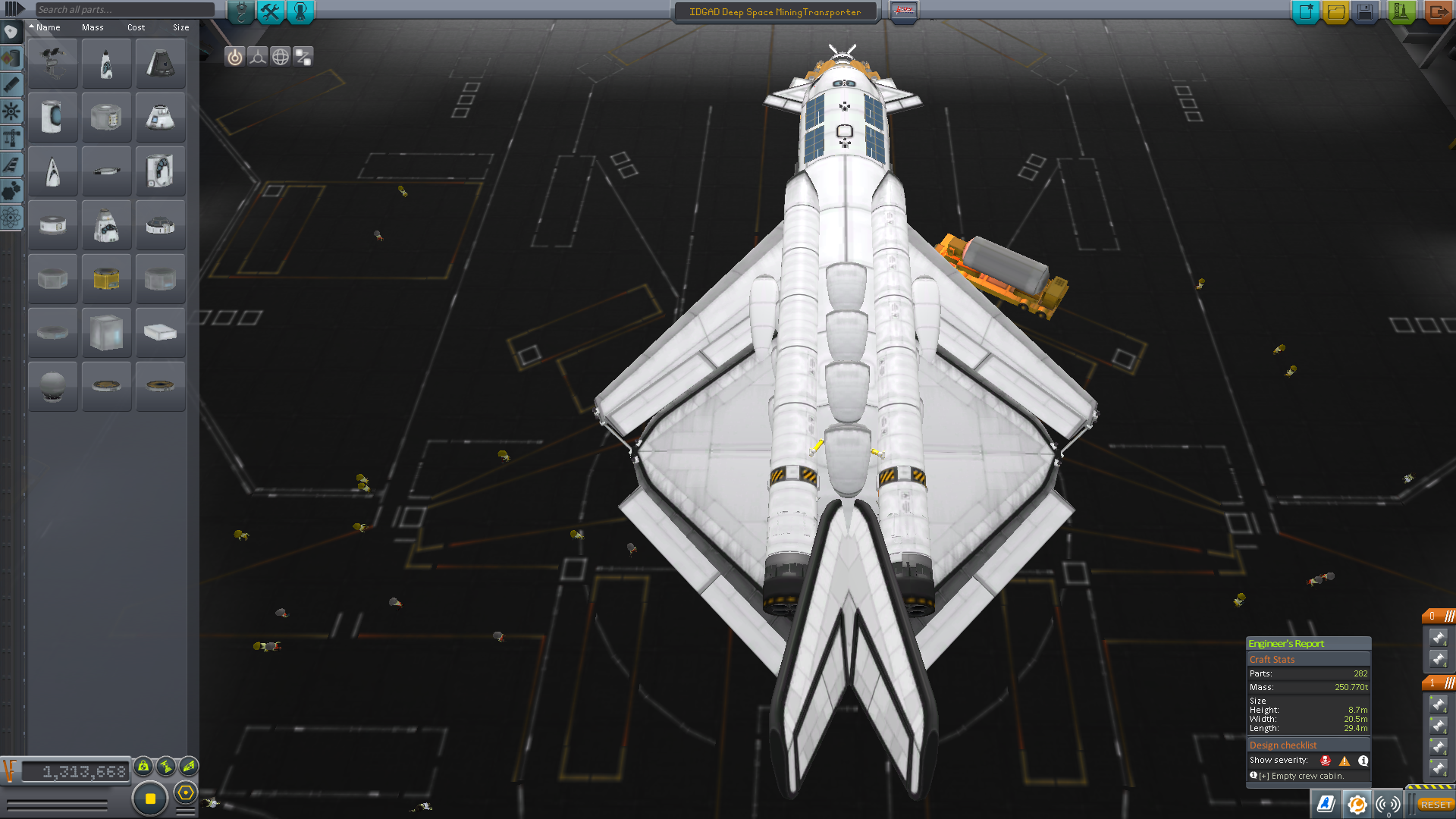Open the Pods parts category
The width and height of the screenshot is (1456, 819).
(x=11, y=33)
